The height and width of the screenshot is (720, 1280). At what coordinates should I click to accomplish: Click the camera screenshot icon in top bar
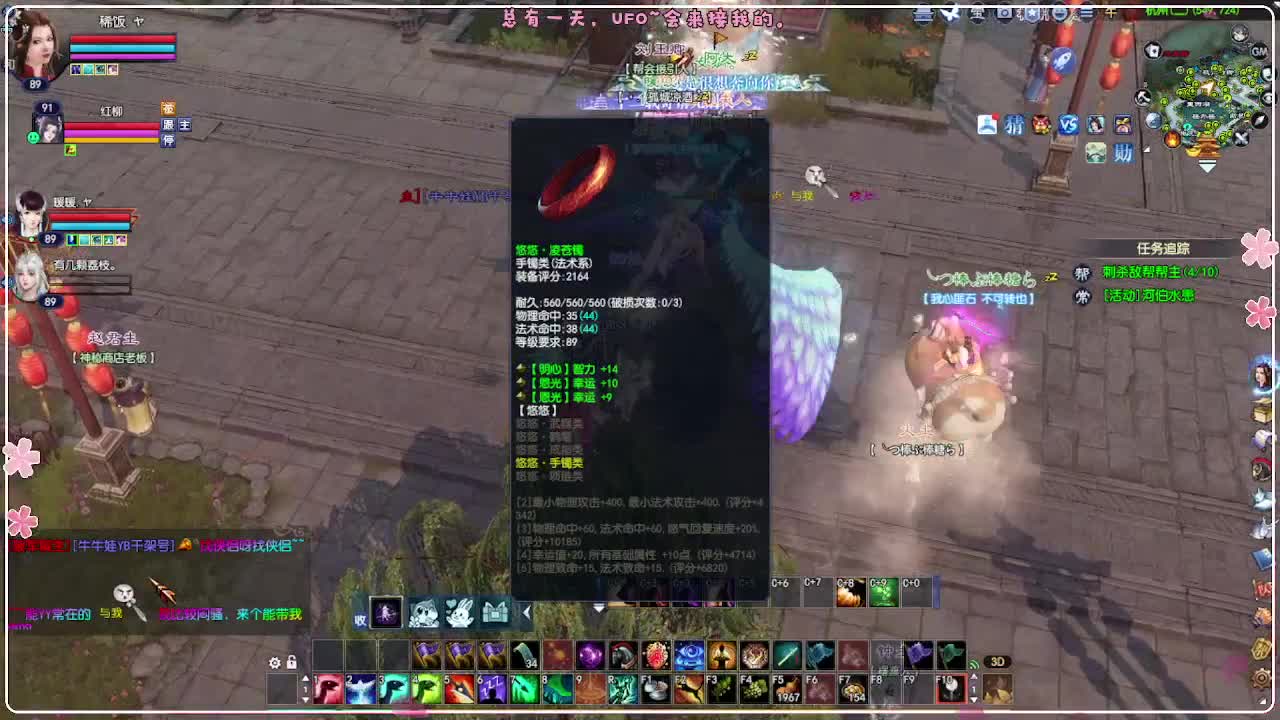(1003, 14)
